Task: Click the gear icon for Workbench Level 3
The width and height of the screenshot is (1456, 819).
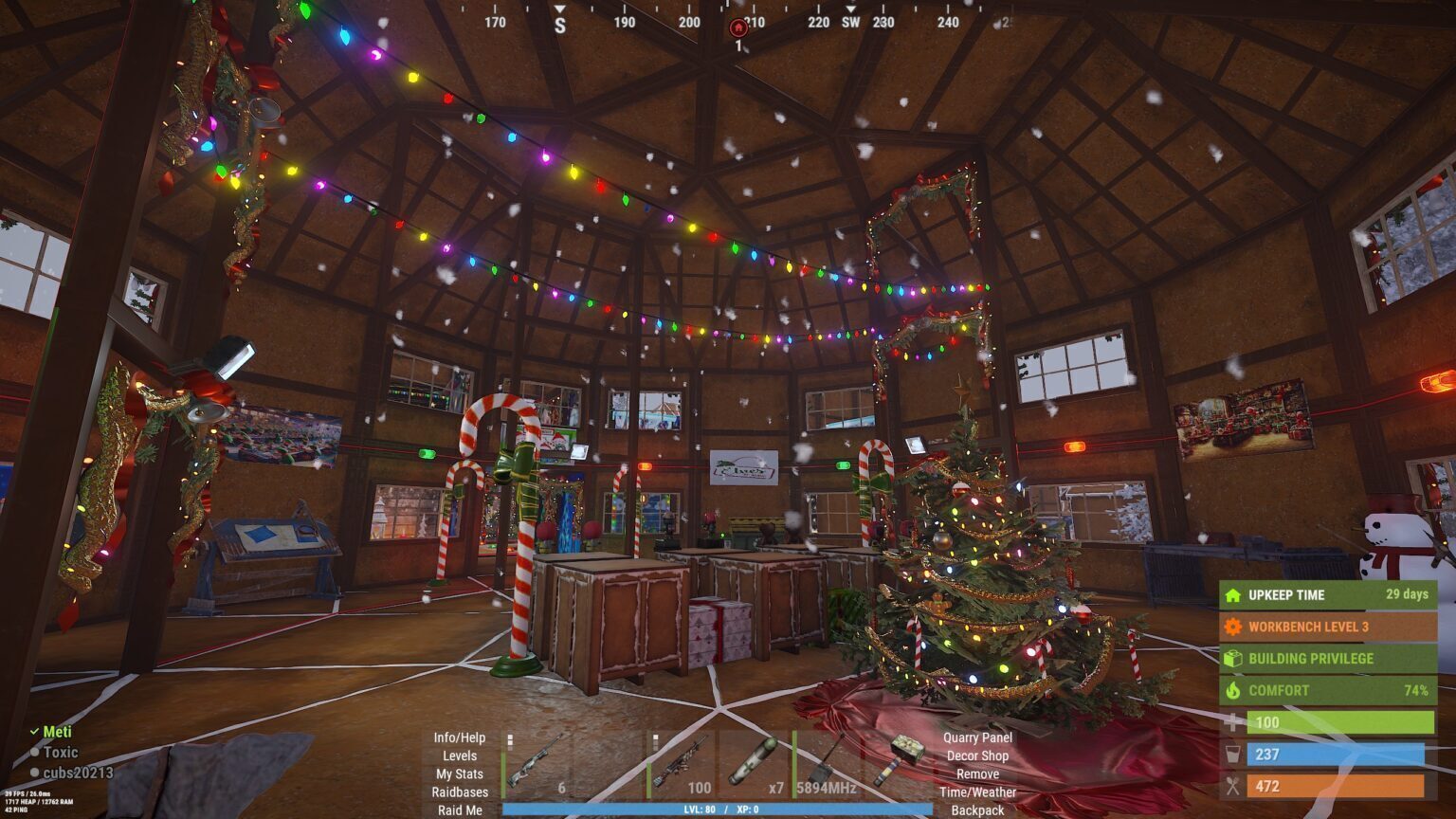Action: tap(1232, 627)
